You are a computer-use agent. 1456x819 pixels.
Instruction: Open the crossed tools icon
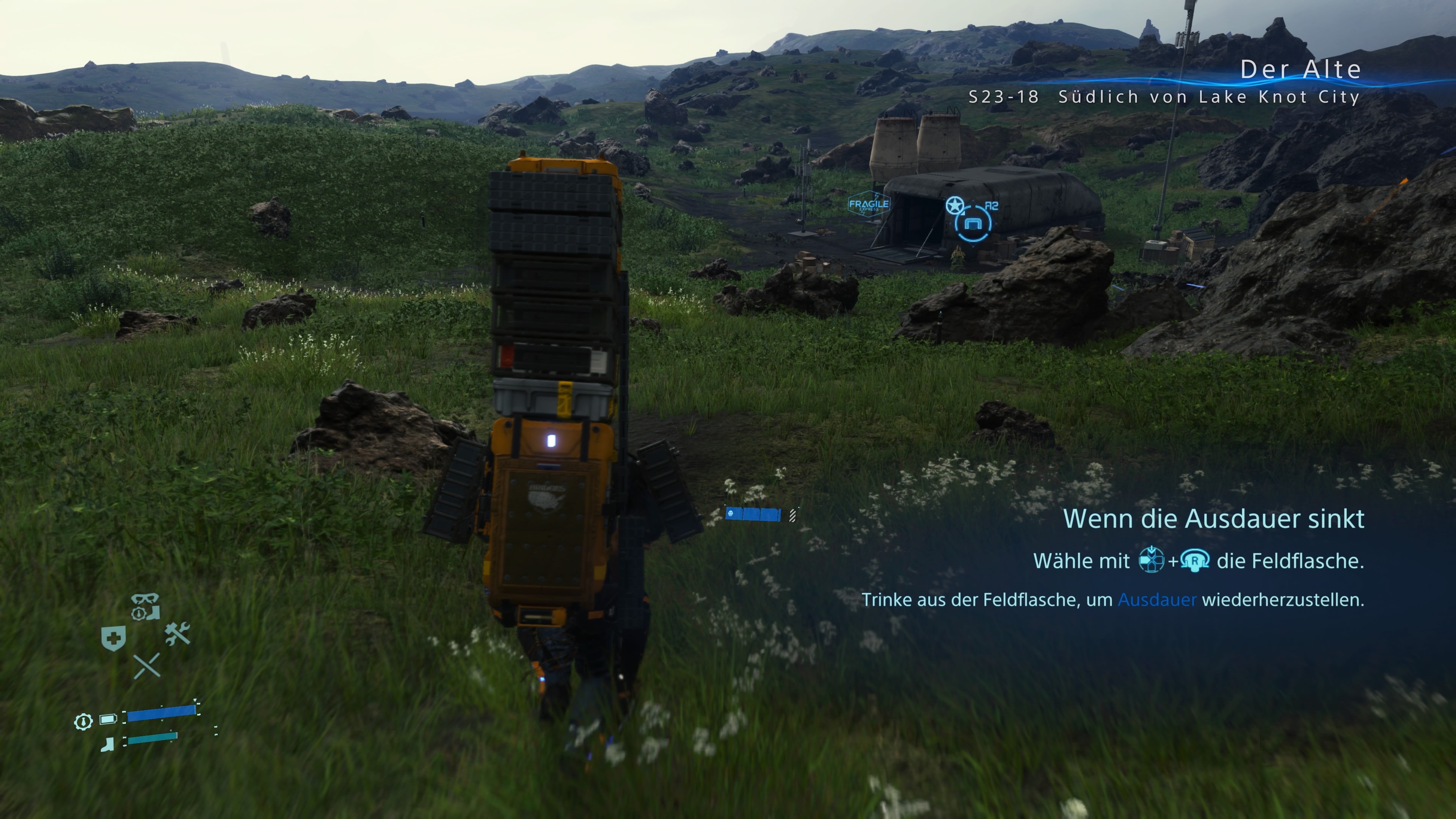coord(178,634)
